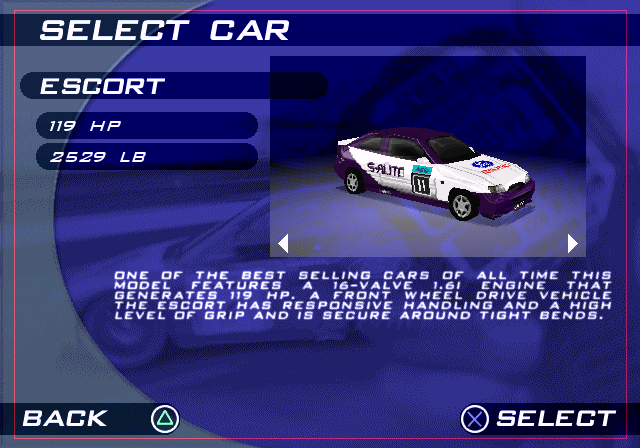Confirm the Escort with the SELECT label

pyautogui.click(x=555, y=418)
